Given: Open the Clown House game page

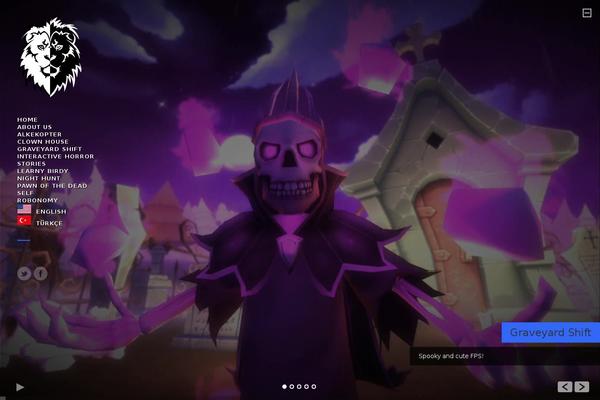Looking at the screenshot, I should 42,142.
